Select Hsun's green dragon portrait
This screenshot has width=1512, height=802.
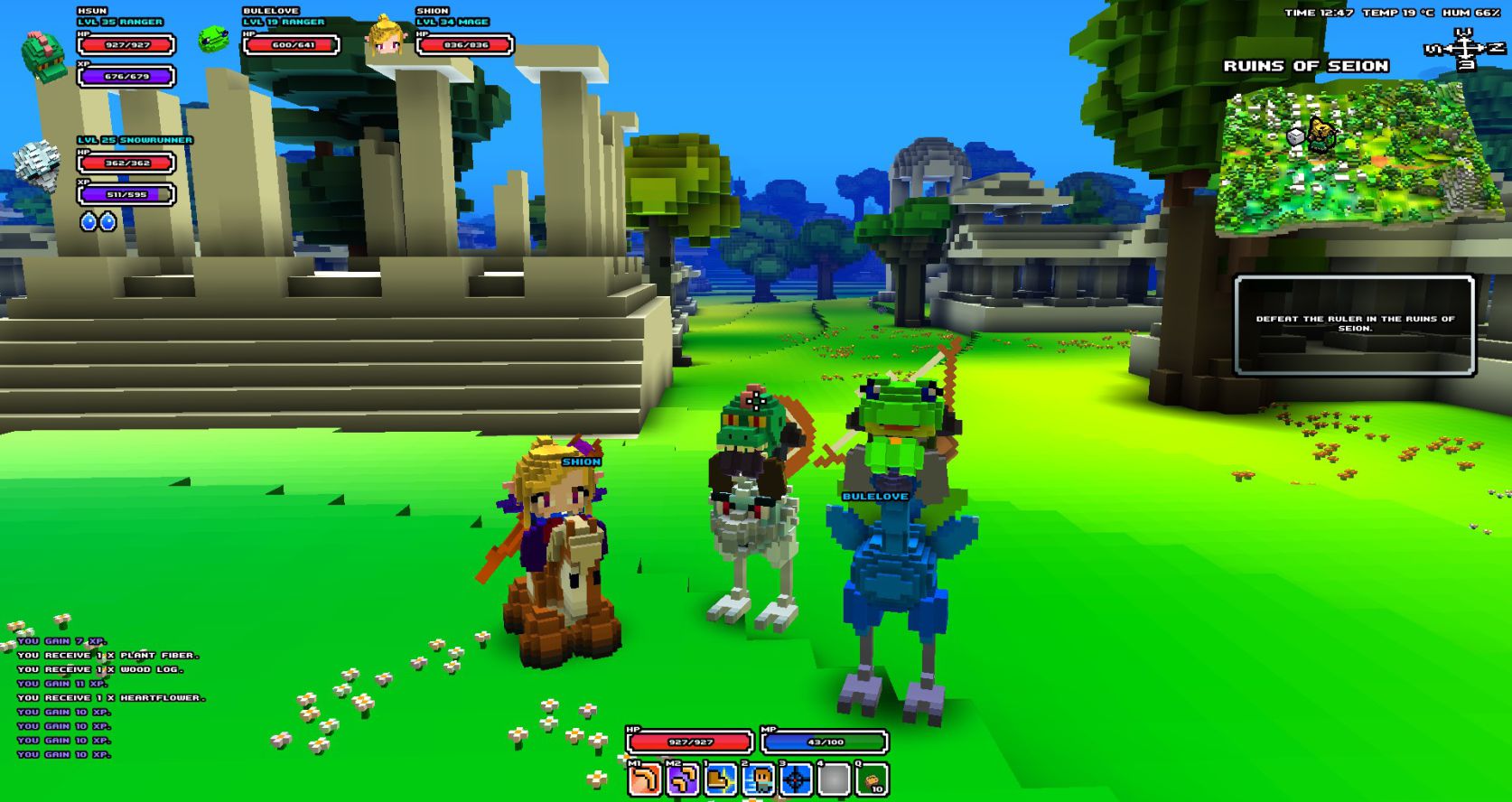click(x=42, y=56)
